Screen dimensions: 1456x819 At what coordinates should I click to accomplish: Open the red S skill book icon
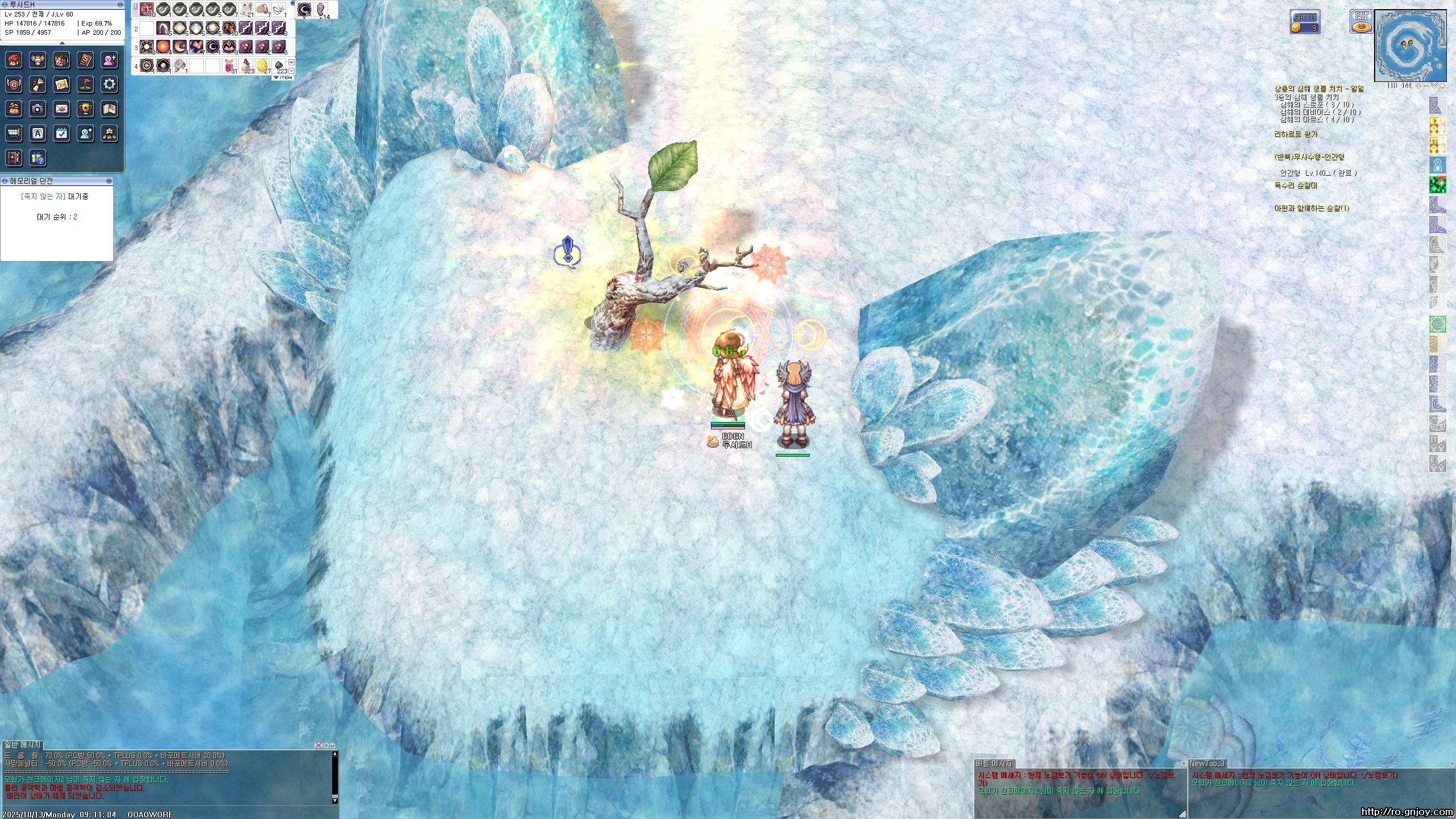tap(85, 60)
